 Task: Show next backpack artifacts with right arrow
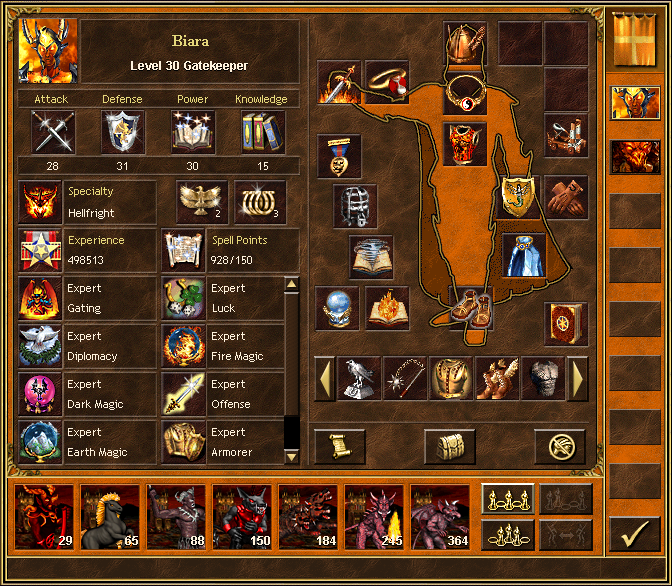point(578,379)
